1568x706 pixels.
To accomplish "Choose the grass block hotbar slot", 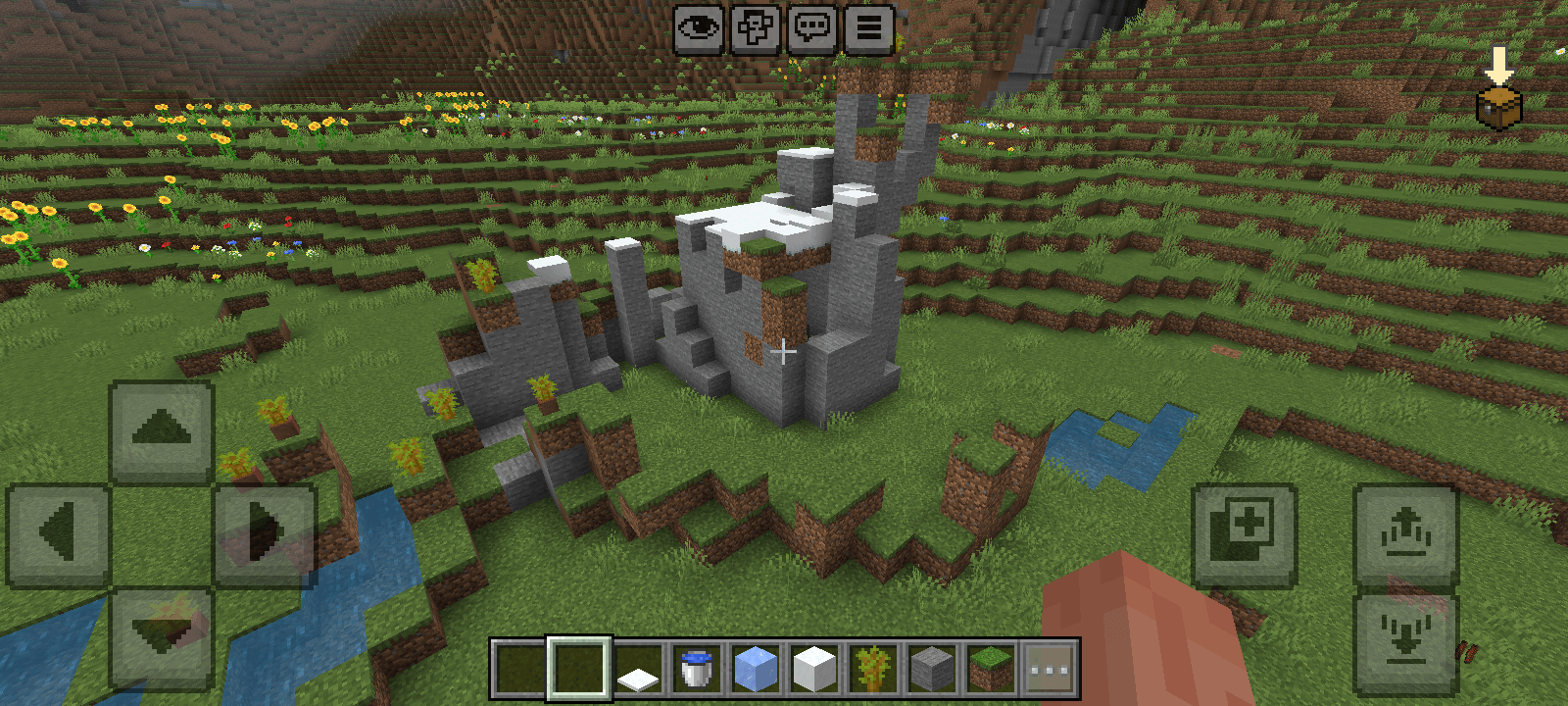I will [991, 669].
